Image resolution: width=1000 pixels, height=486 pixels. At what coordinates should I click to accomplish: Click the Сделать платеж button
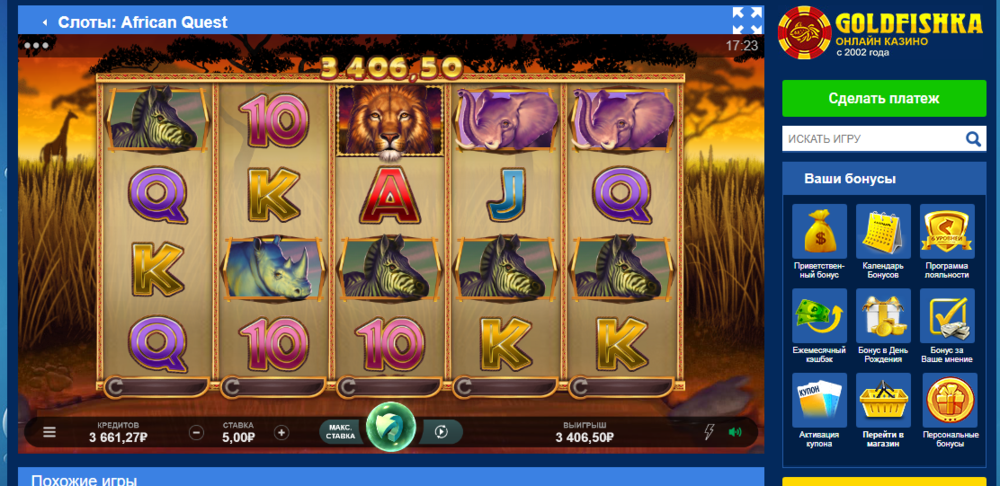click(884, 99)
